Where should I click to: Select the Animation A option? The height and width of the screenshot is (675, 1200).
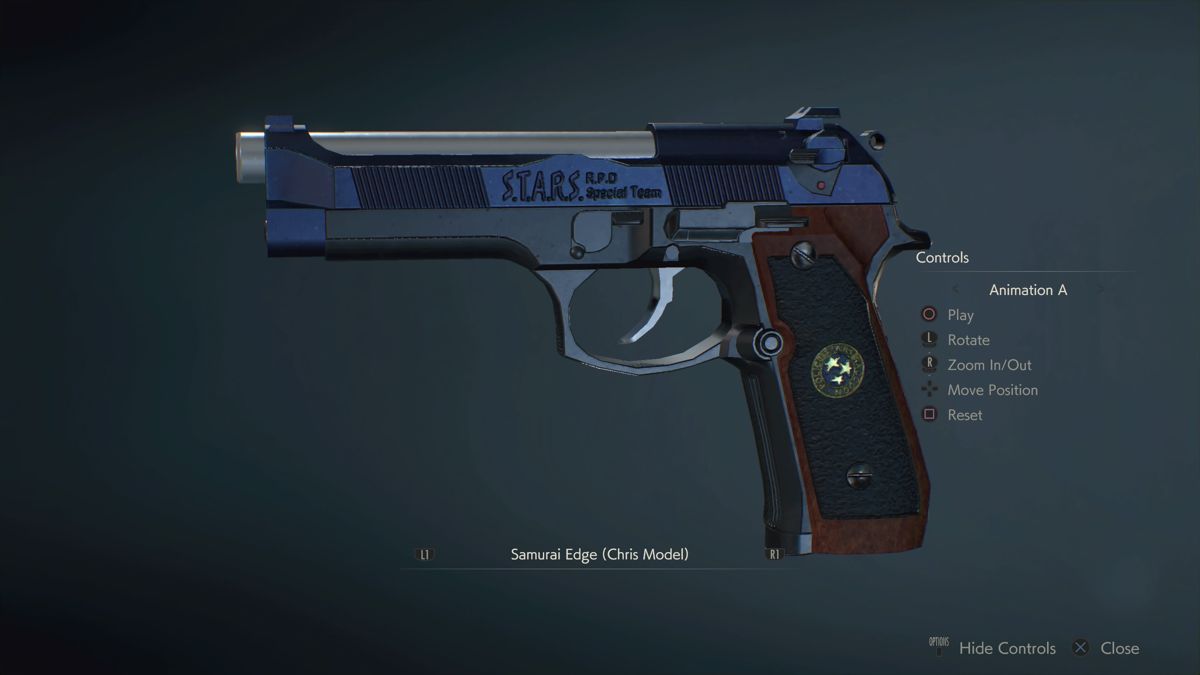click(1028, 290)
